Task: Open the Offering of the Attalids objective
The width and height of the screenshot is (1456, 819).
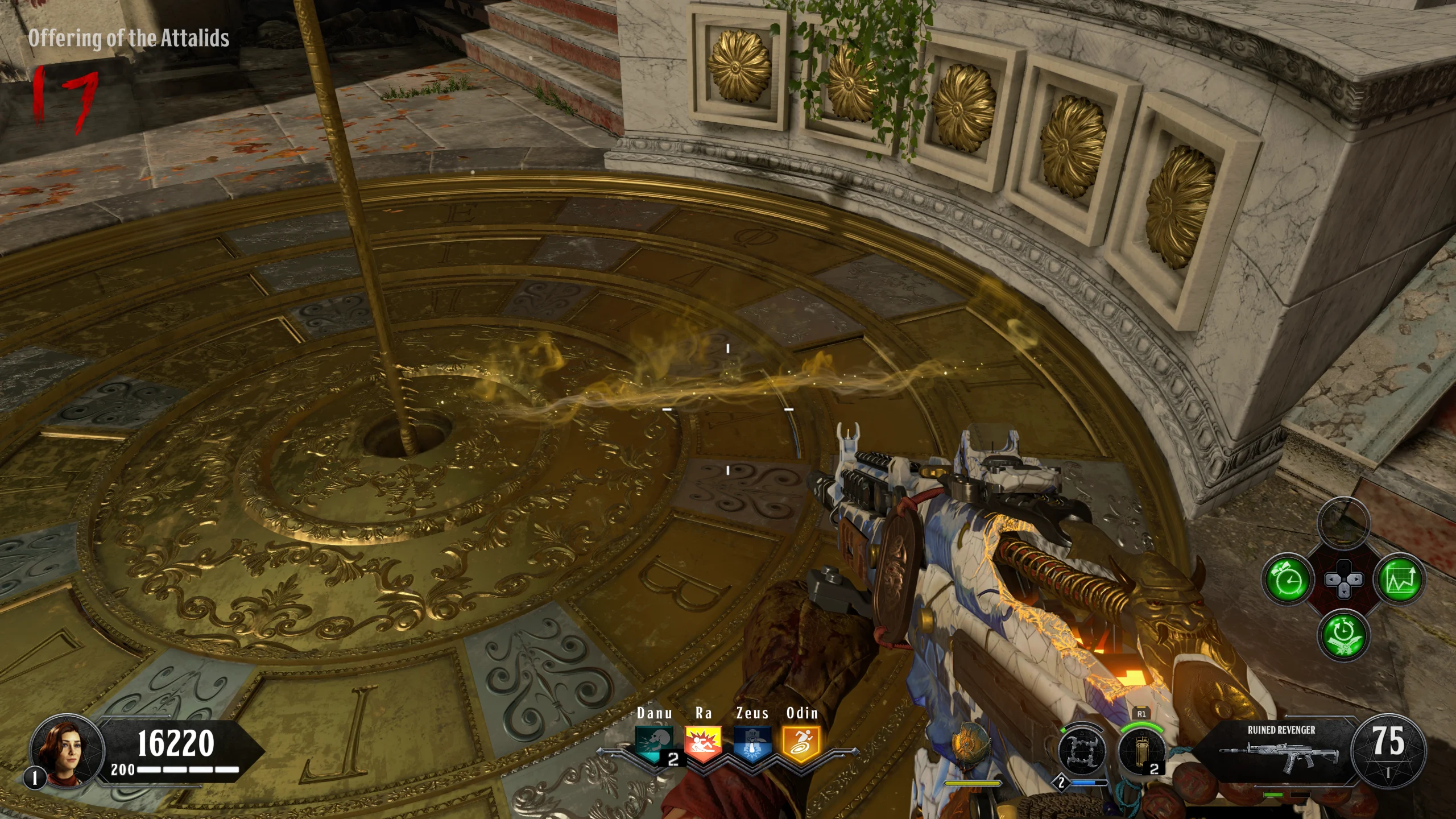Action: pos(129,38)
